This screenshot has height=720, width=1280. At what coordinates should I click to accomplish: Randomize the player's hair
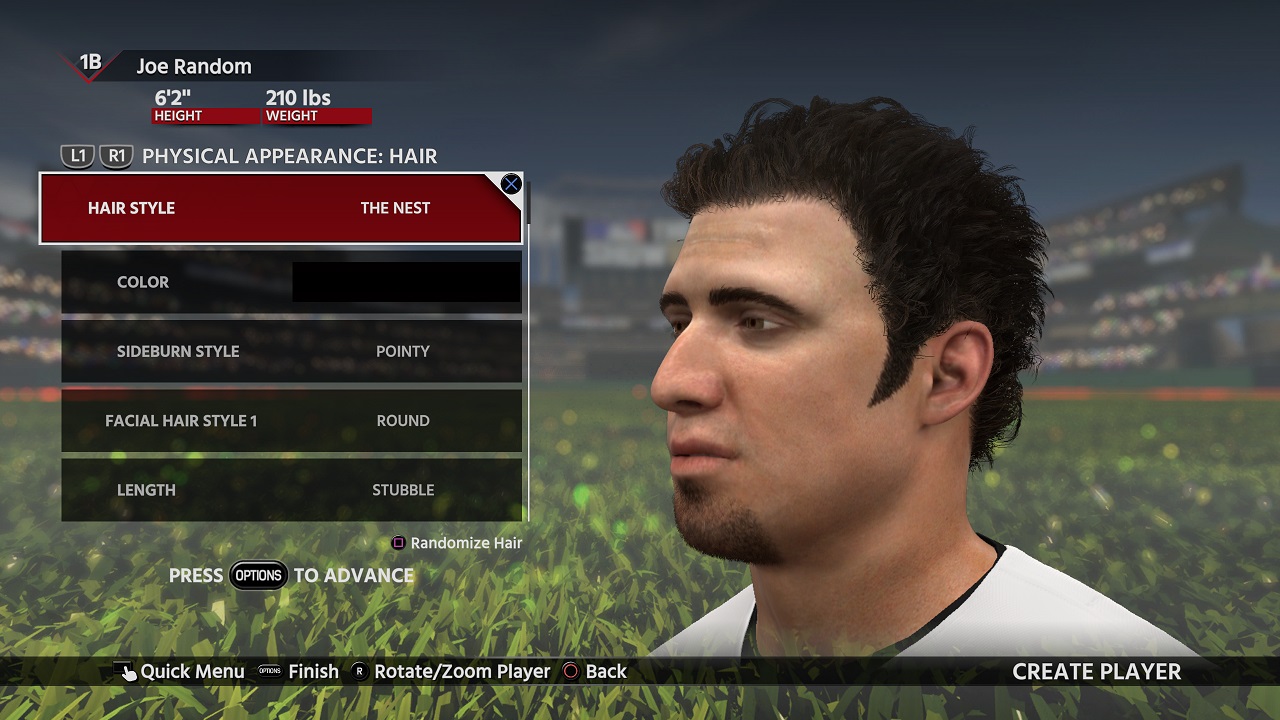pyautogui.click(x=456, y=543)
